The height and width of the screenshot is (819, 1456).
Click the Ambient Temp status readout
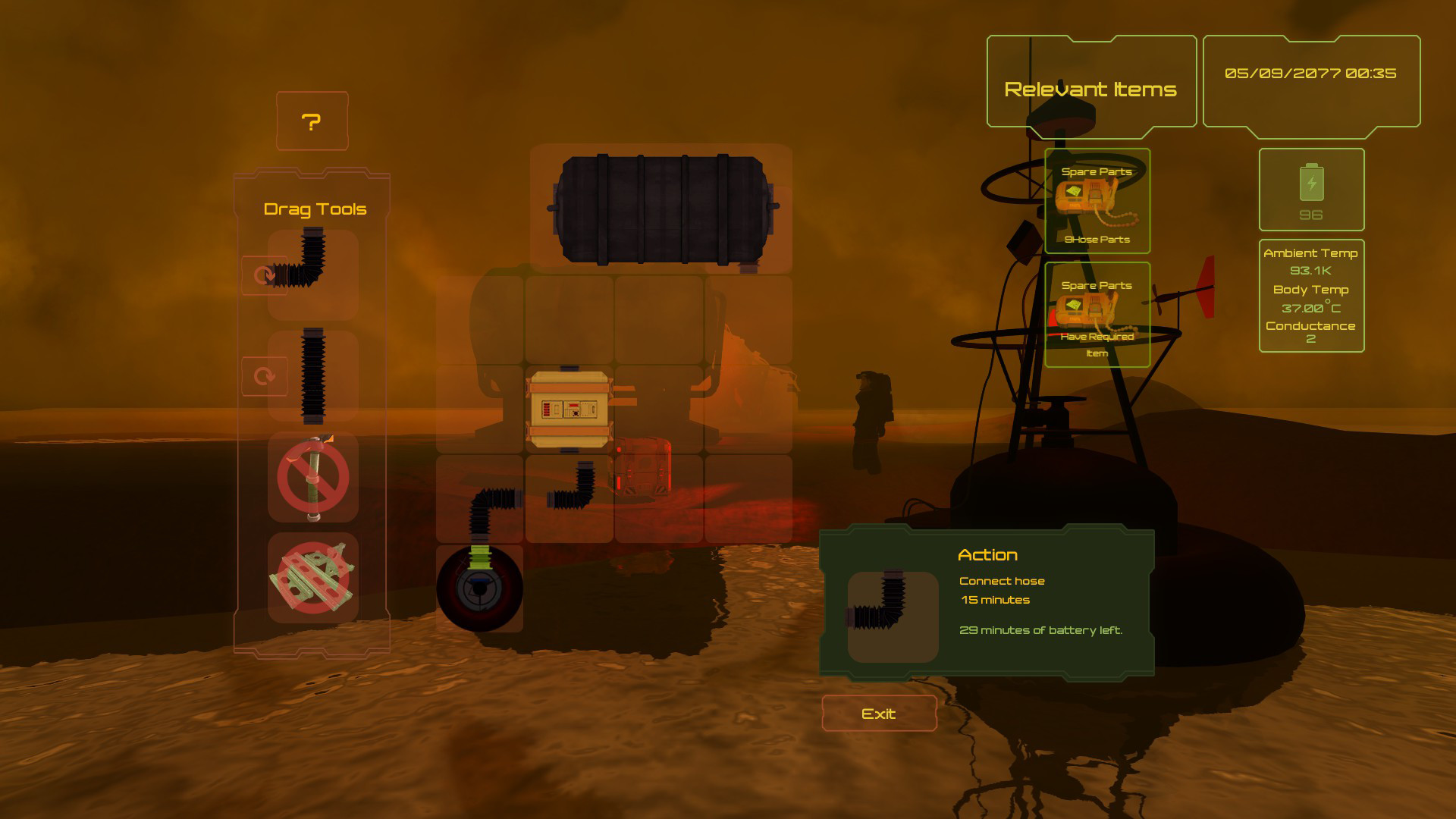point(1310,255)
